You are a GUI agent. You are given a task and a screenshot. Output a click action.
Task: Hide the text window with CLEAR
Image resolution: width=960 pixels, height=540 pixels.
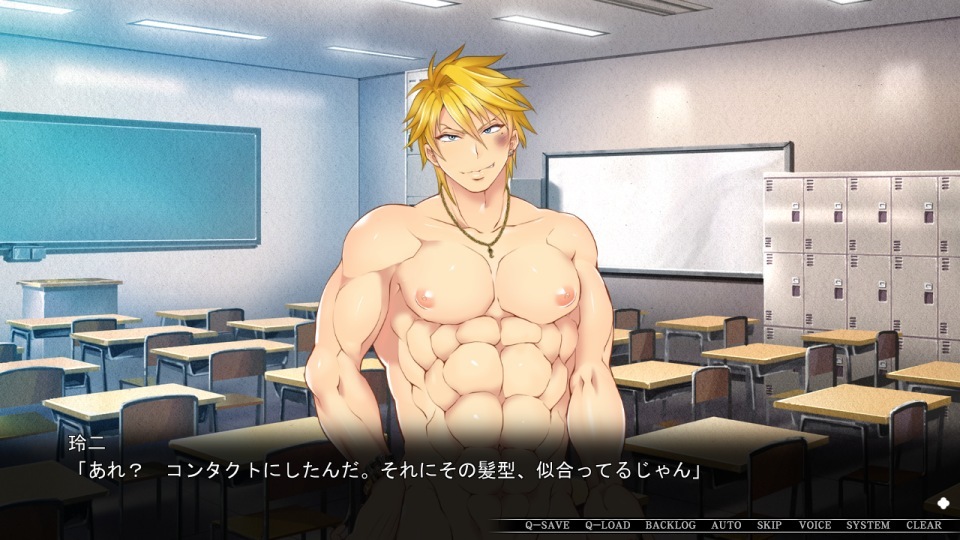tap(924, 525)
